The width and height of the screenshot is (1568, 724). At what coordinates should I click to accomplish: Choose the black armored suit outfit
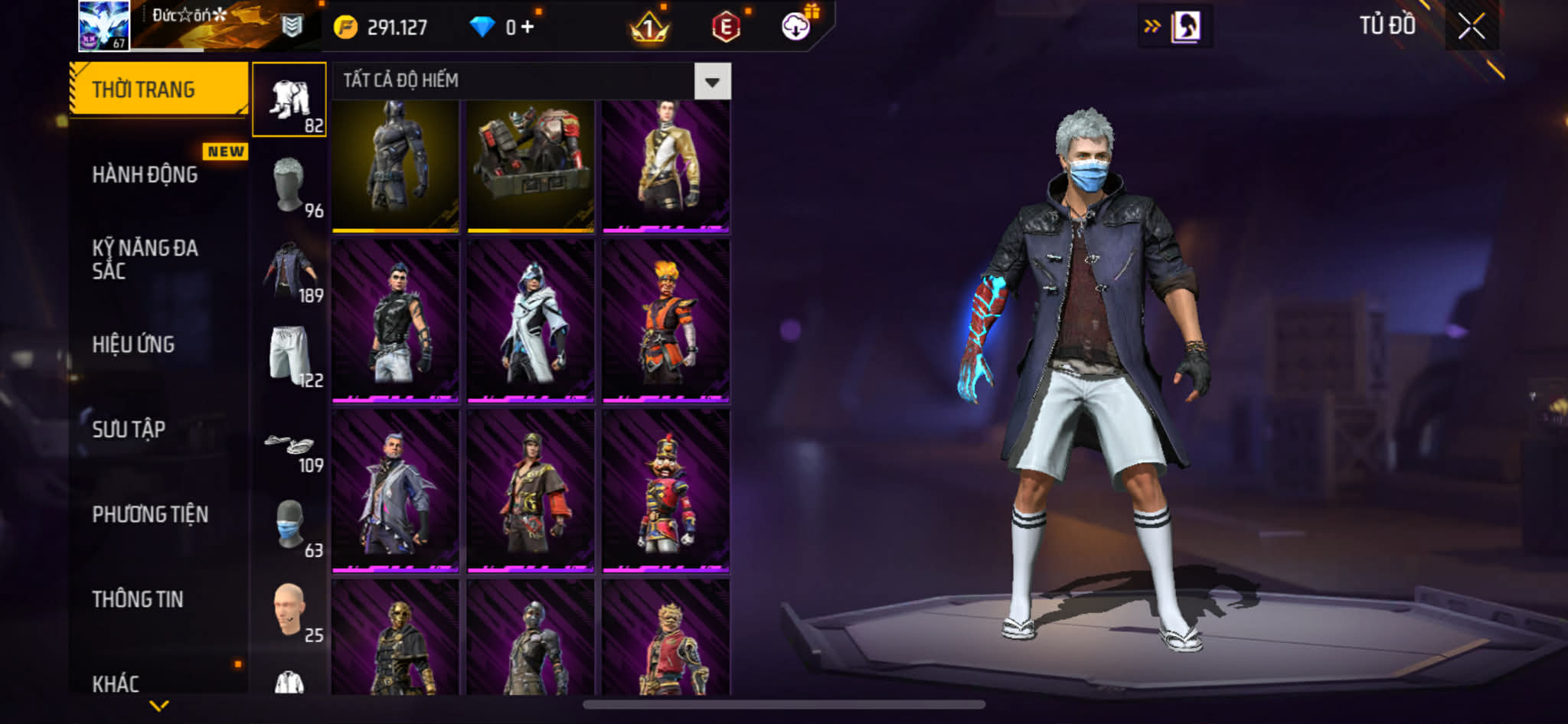click(x=395, y=165)
